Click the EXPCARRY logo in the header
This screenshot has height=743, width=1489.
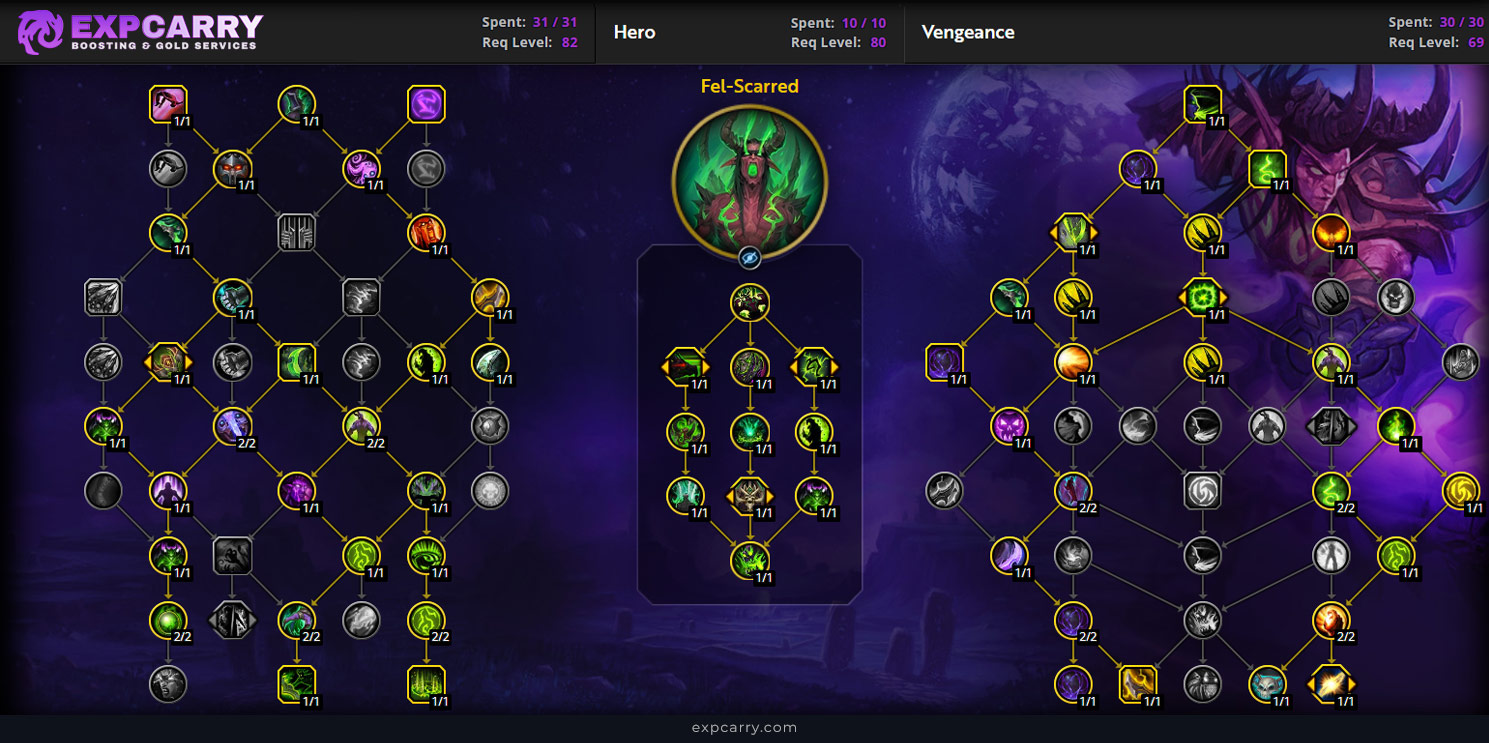click(x=140, y=32)
